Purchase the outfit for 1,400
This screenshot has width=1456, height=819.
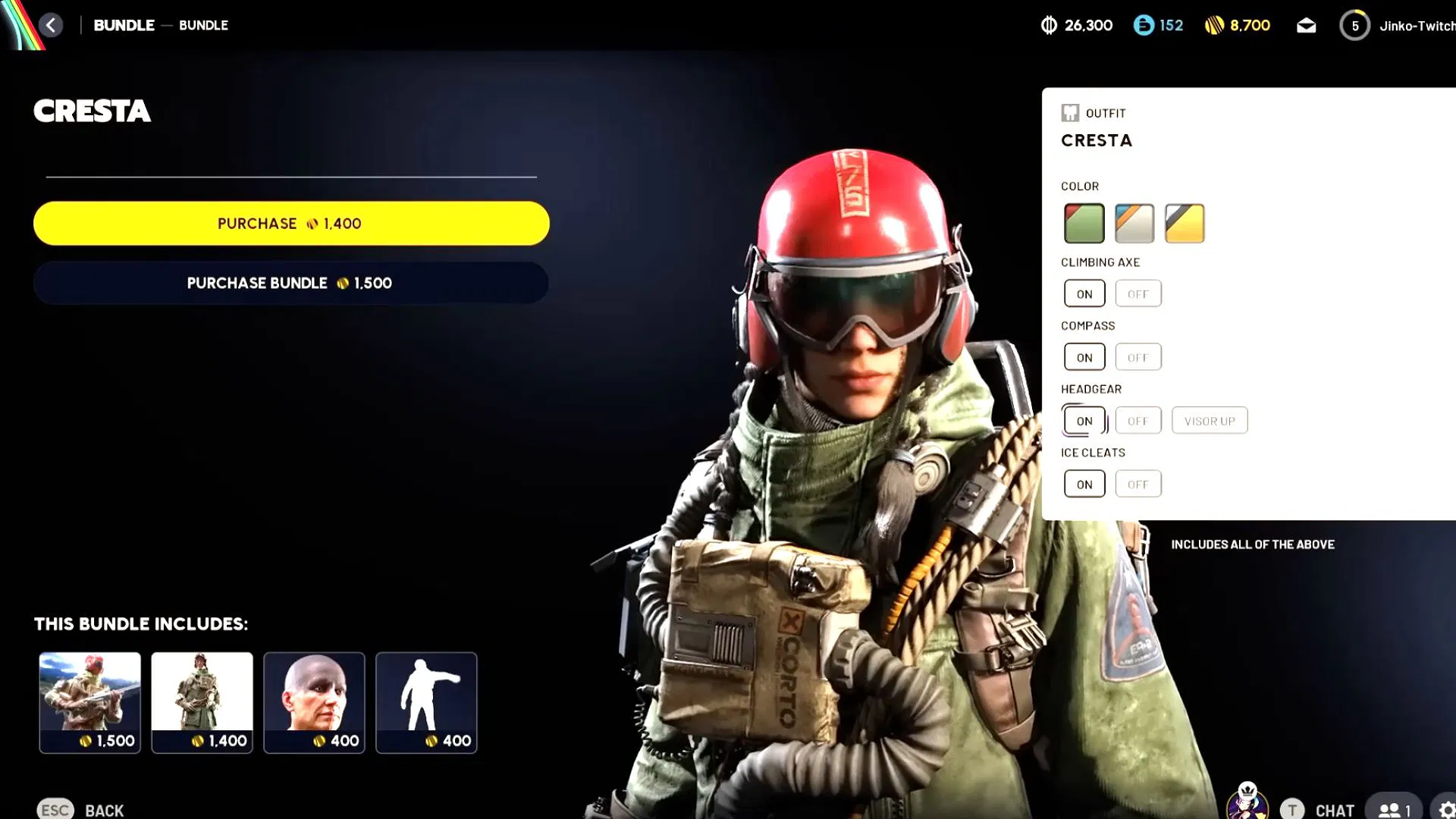(291, 223)
